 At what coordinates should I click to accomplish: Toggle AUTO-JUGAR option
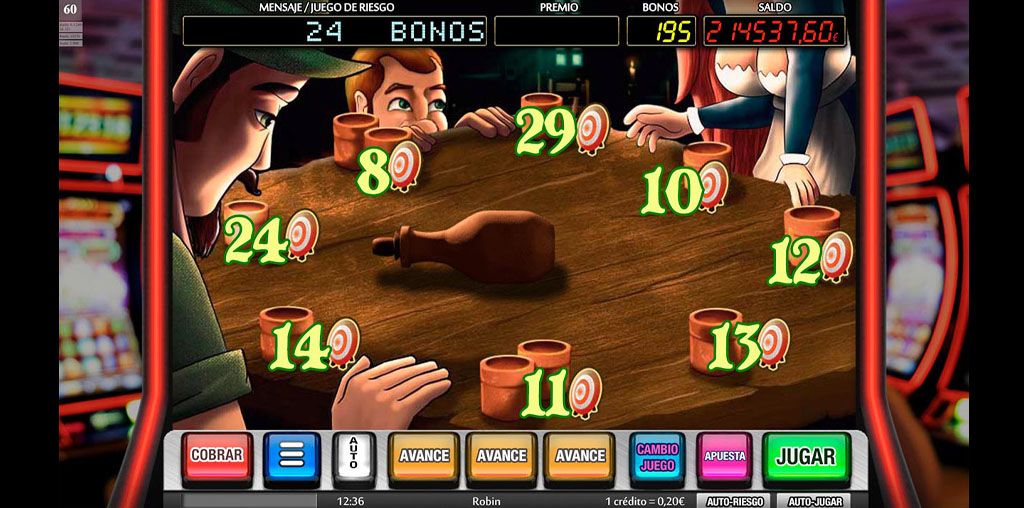(811, 501)
